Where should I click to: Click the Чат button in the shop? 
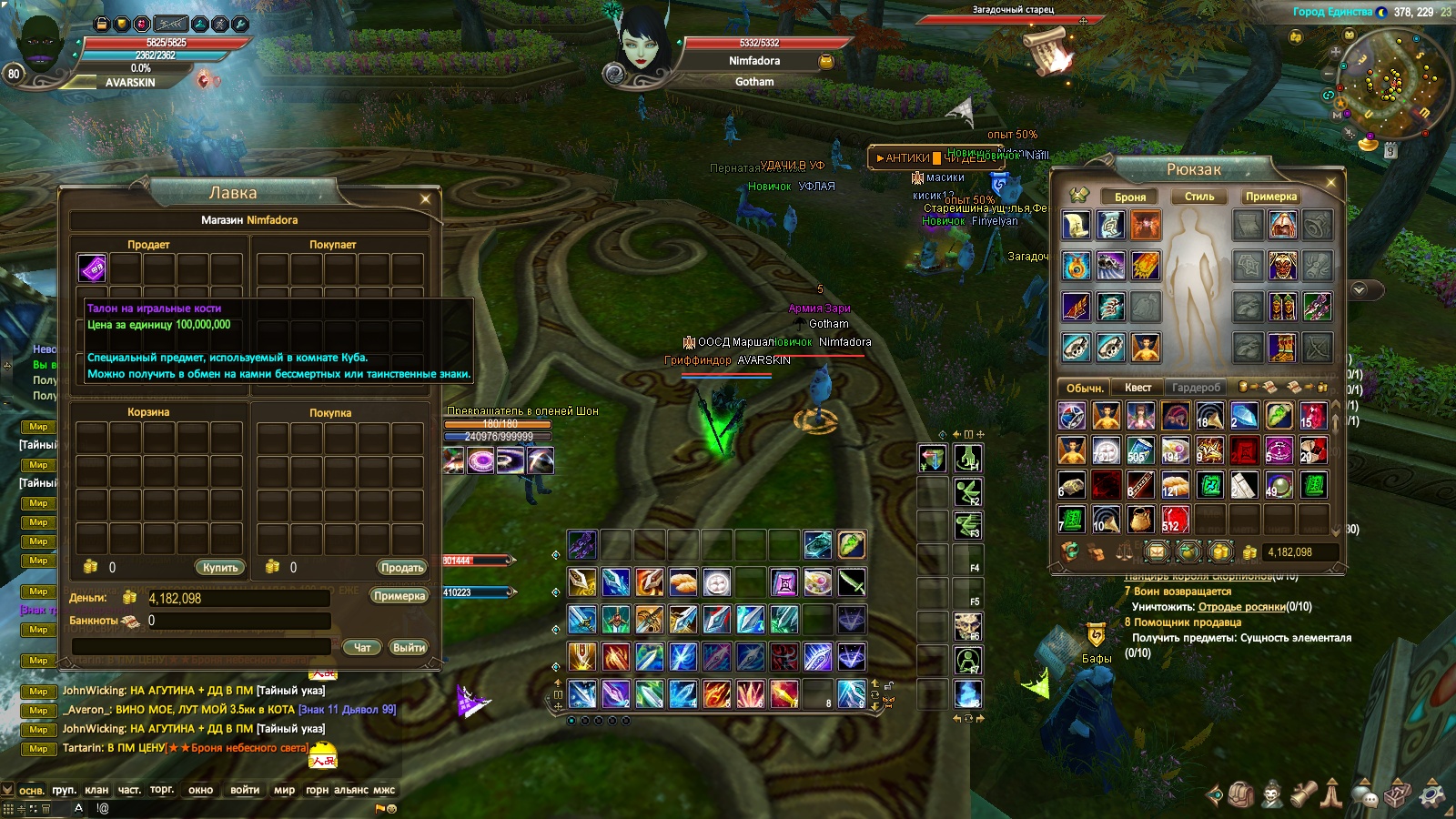[362, 647]
